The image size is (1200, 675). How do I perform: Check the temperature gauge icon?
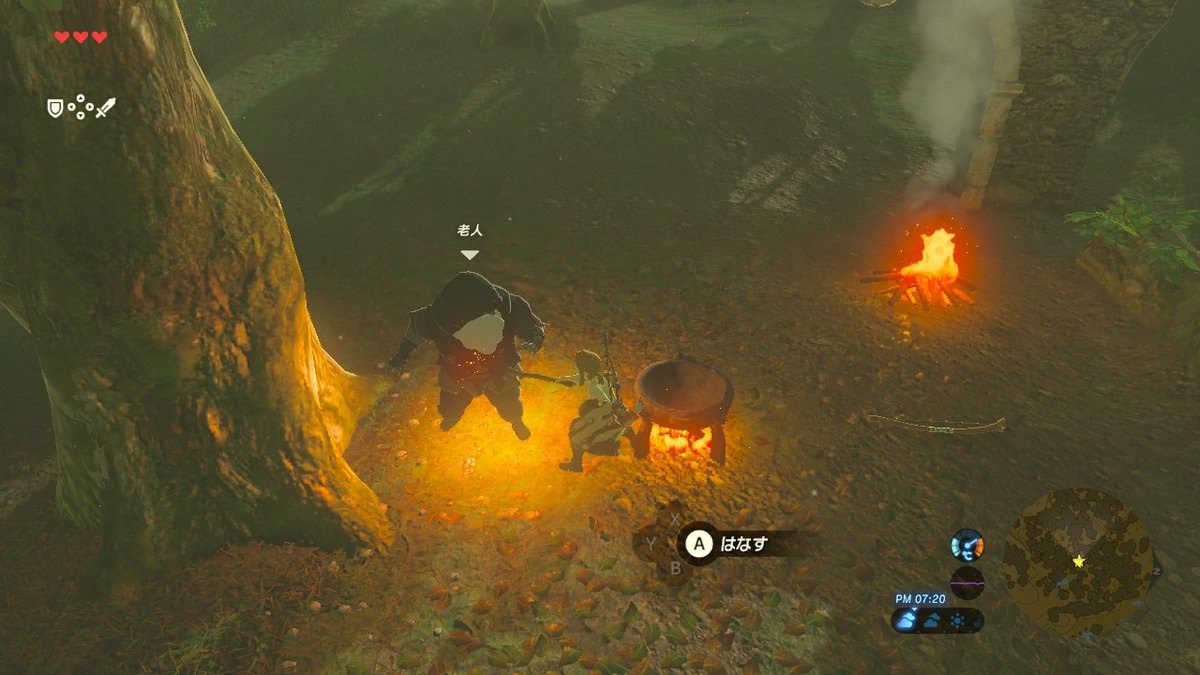[967, 544]
